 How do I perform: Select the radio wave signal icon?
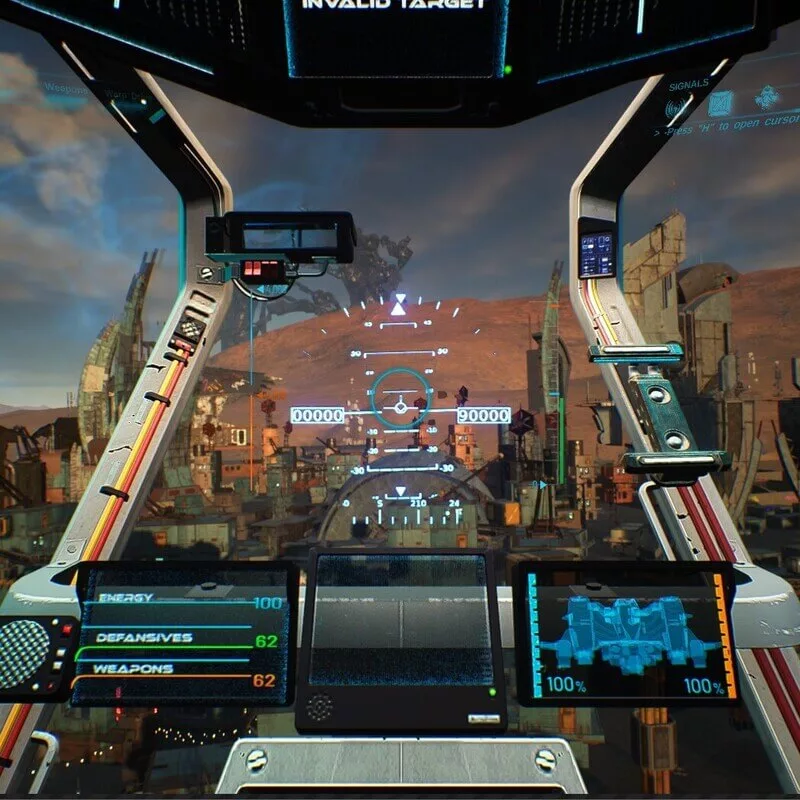(x=677, y=104)
